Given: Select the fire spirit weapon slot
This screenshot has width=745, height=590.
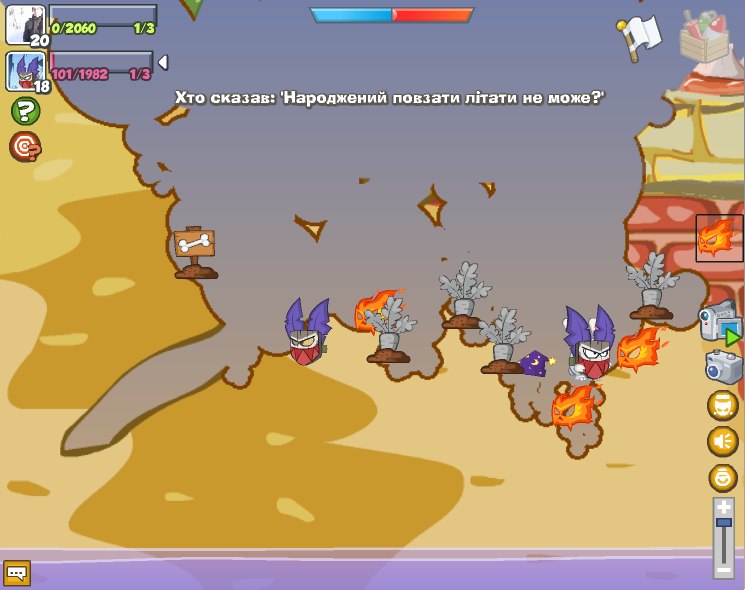Looking at the screenshot, I should [719, 238].
